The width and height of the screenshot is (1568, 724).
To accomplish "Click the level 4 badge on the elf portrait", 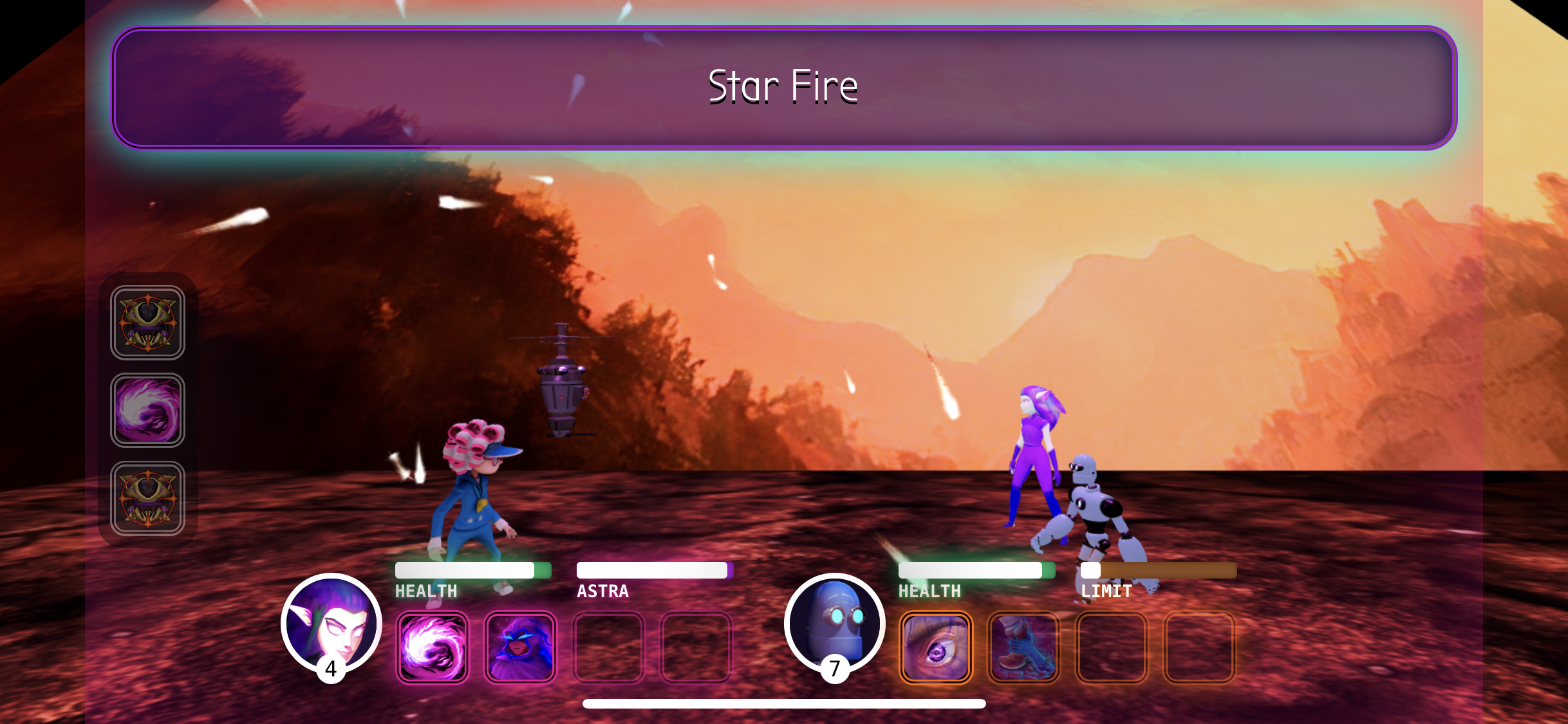I will tap(331, 669).
